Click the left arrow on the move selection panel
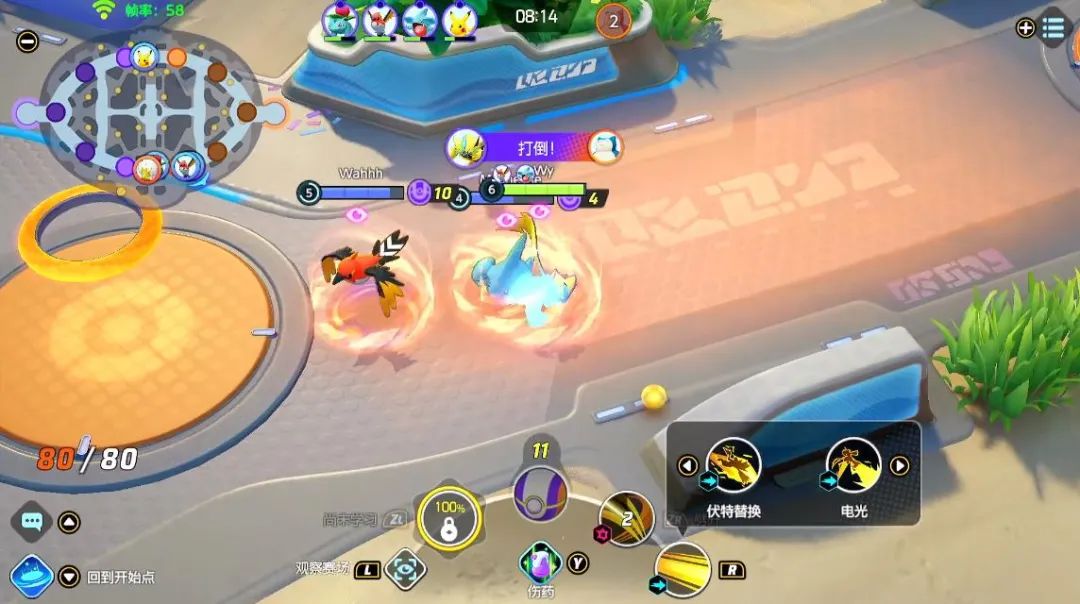This screenshot has height=604, width=1080. (687, 466)
